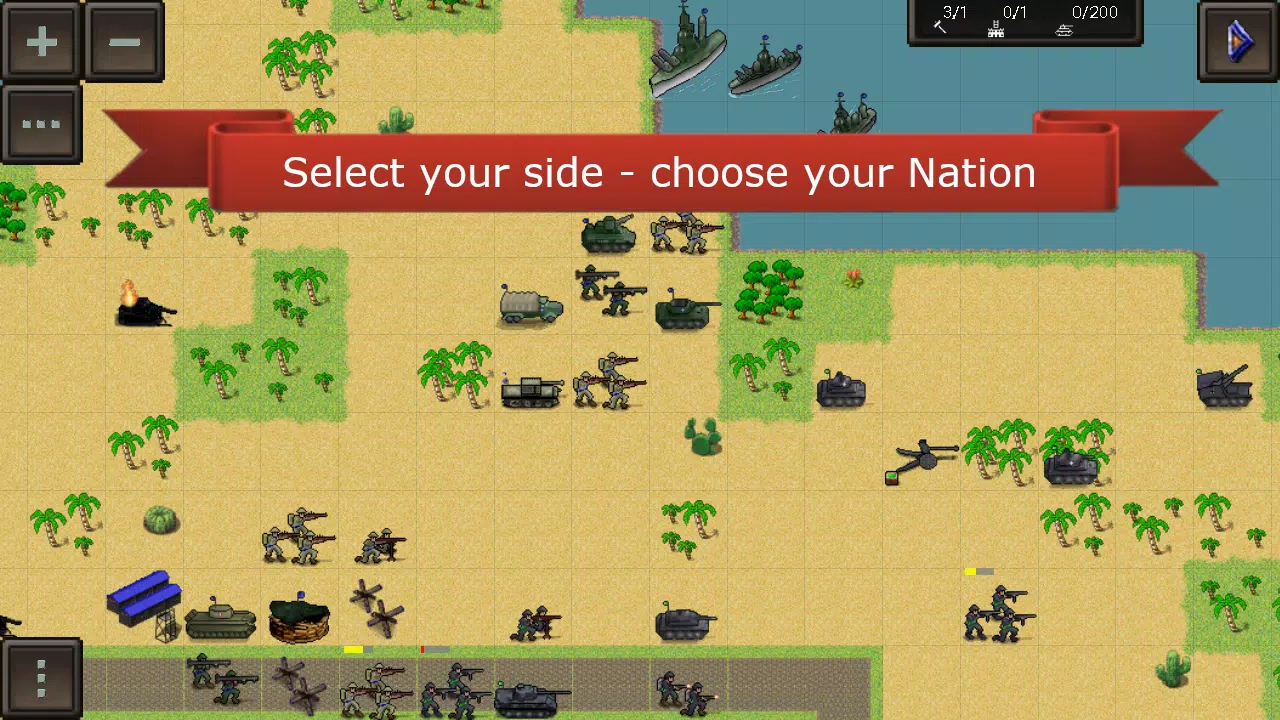Select the zoom in plus icon
This screenshot has width=1280, height=720.
coord(42,42)
